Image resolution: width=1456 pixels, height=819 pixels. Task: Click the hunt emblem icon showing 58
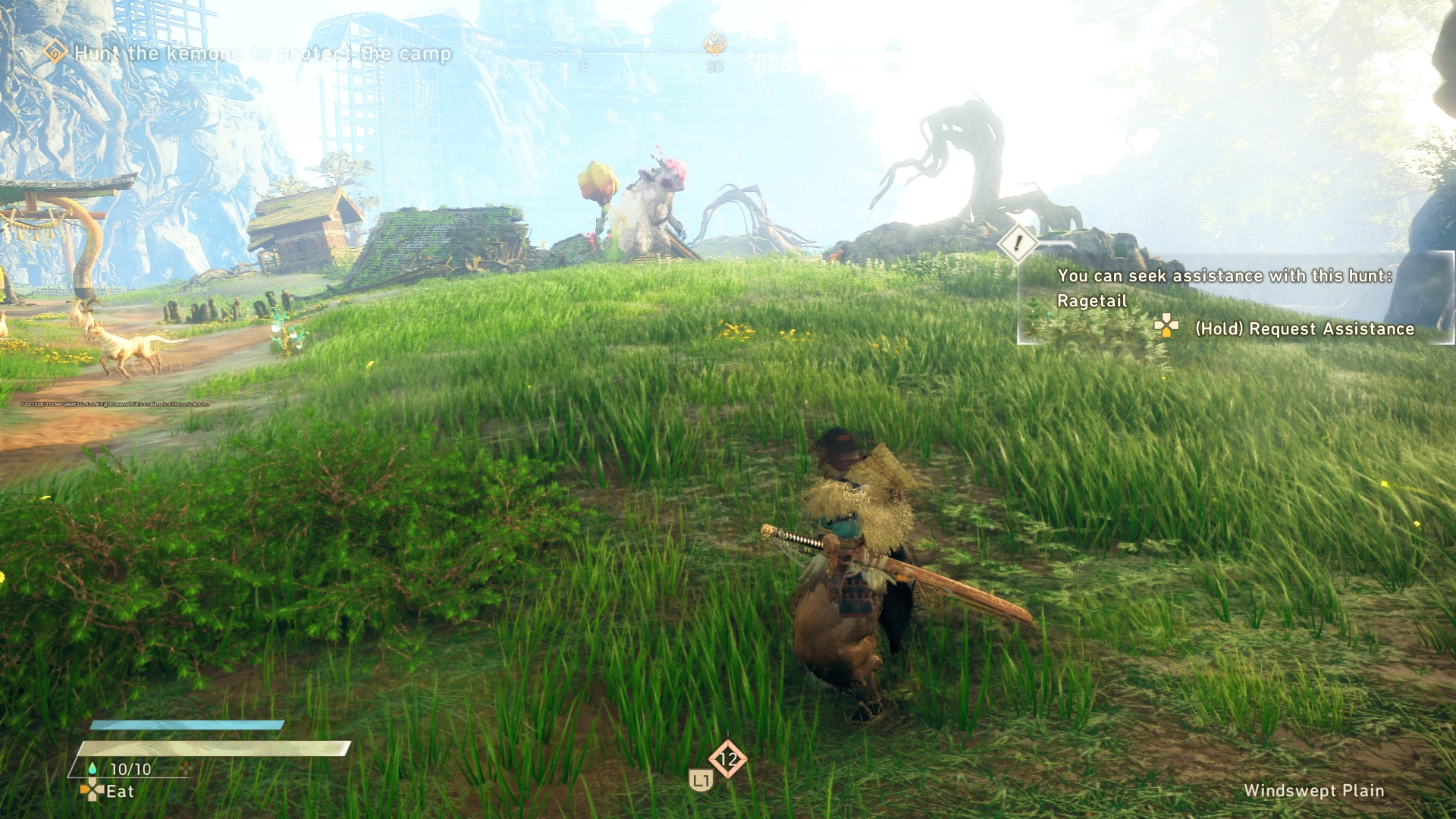[714, 45]
